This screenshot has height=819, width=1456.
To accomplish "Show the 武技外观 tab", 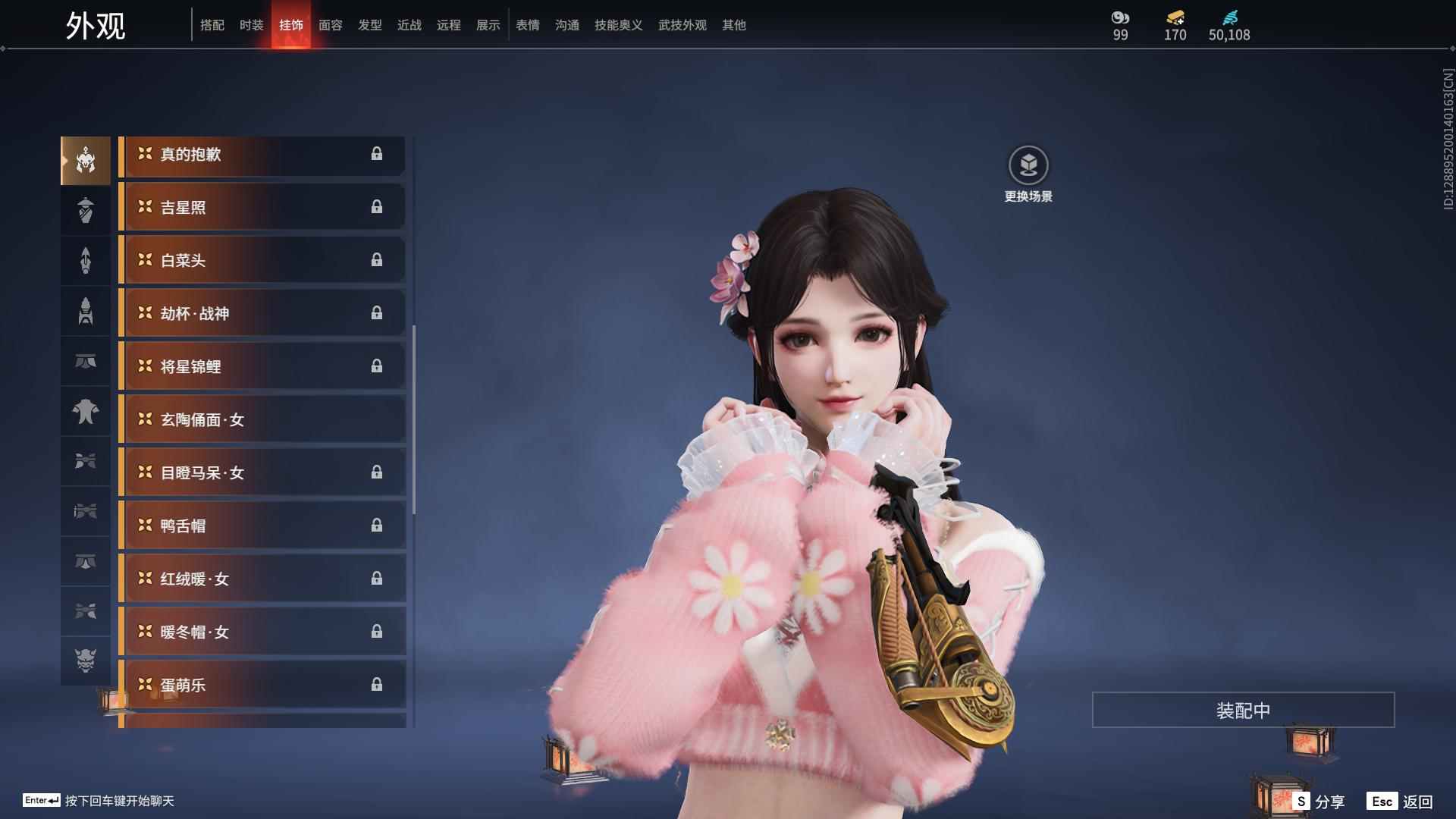I will coord(682,25).
